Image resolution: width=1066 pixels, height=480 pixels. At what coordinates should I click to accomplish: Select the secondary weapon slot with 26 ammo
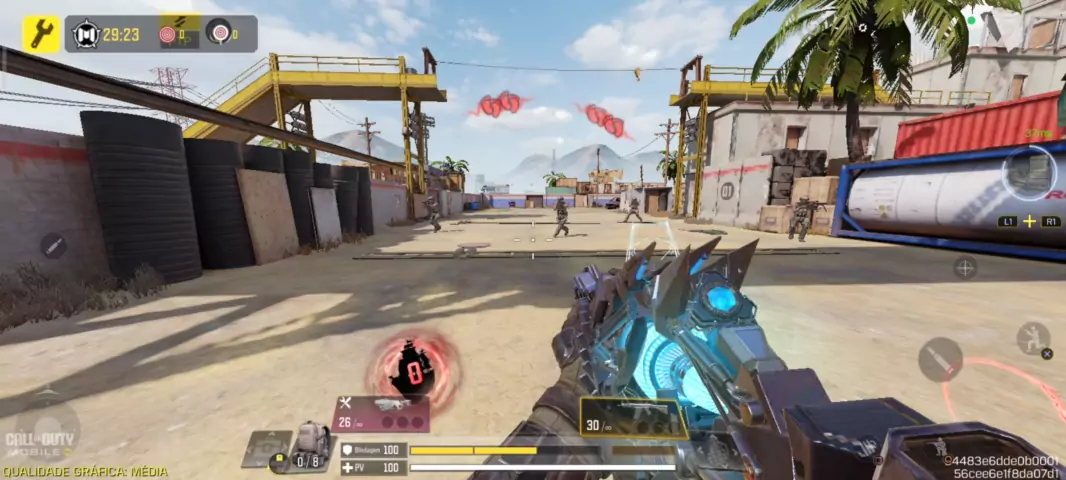381,414
